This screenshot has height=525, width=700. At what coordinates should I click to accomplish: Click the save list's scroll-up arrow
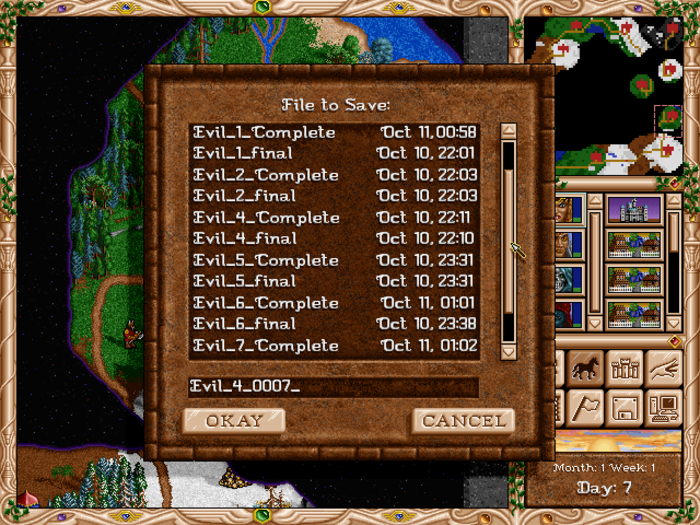(508, 131)
